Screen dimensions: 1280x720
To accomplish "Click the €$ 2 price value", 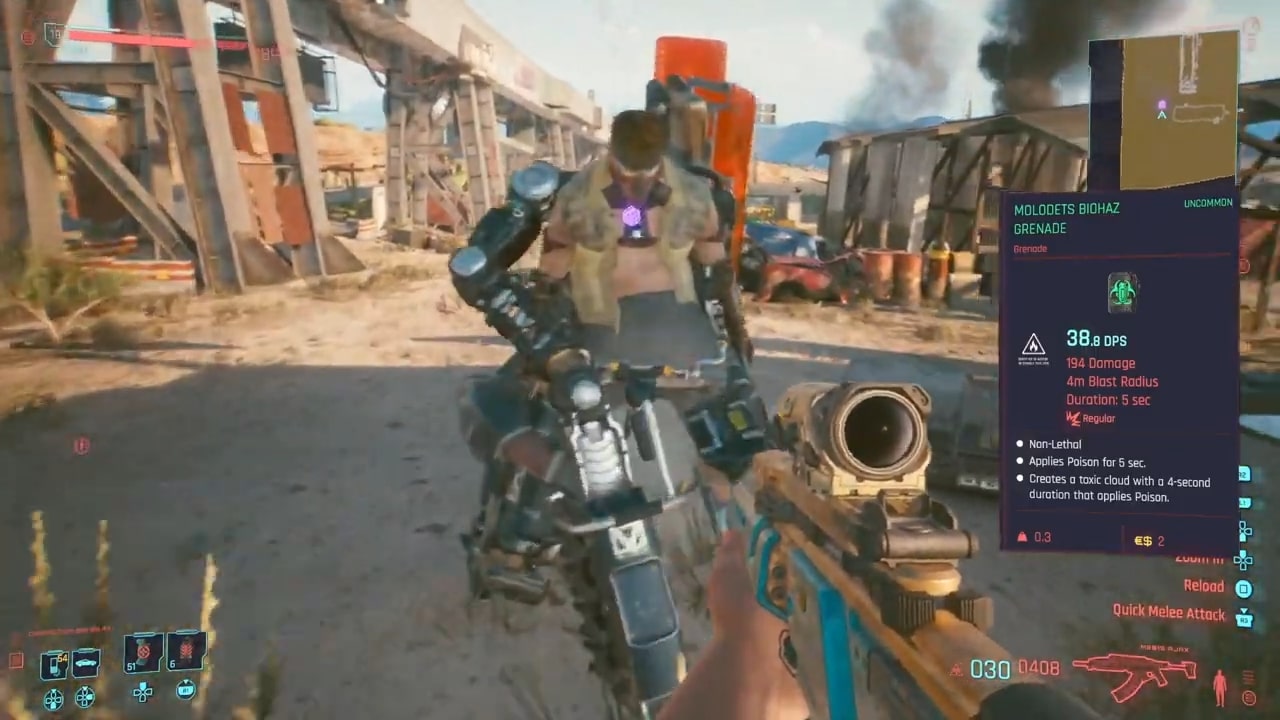I will tap(1149, 540).
